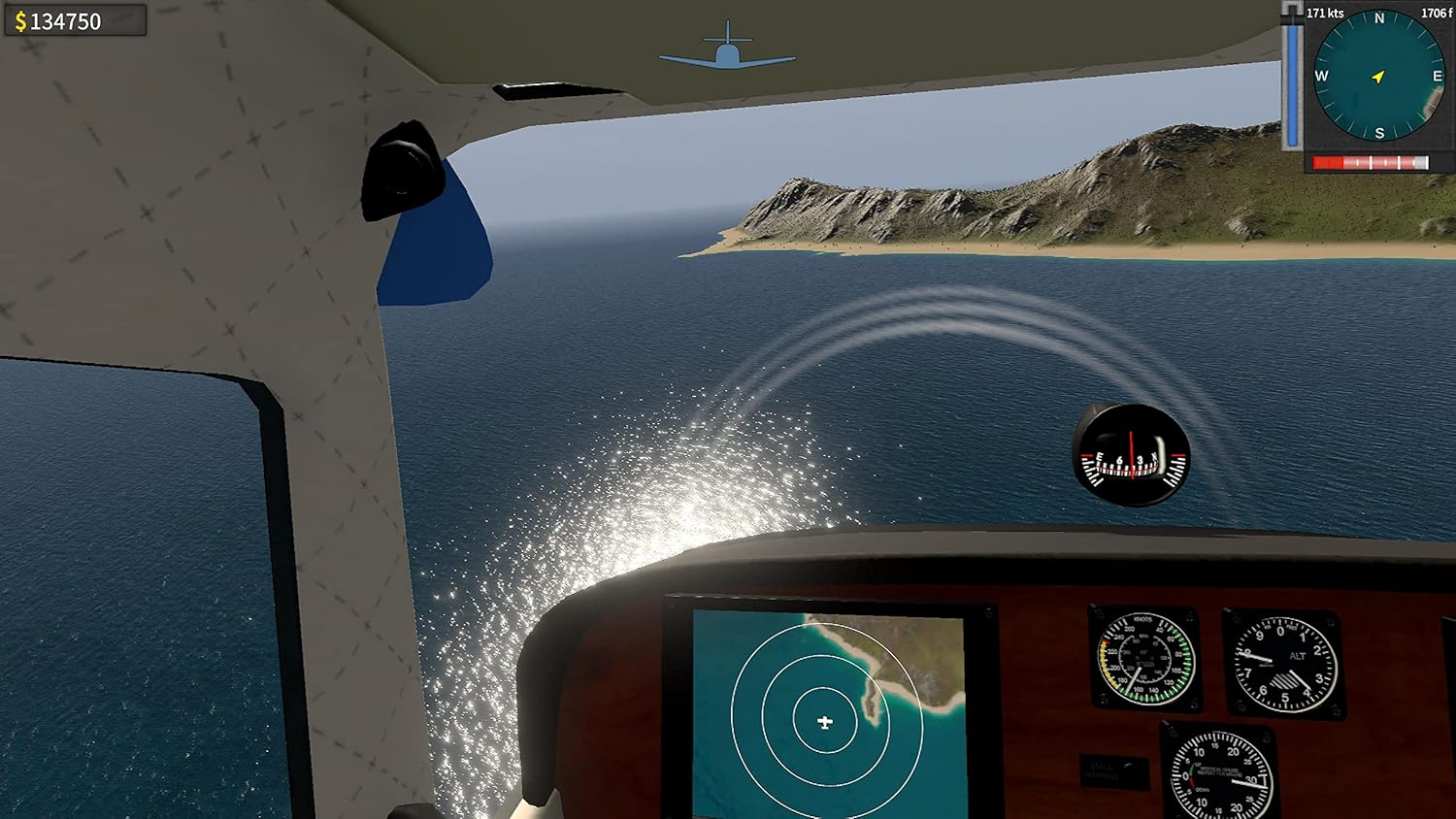Click the N marker on the compass rose

coord(1378,17)
